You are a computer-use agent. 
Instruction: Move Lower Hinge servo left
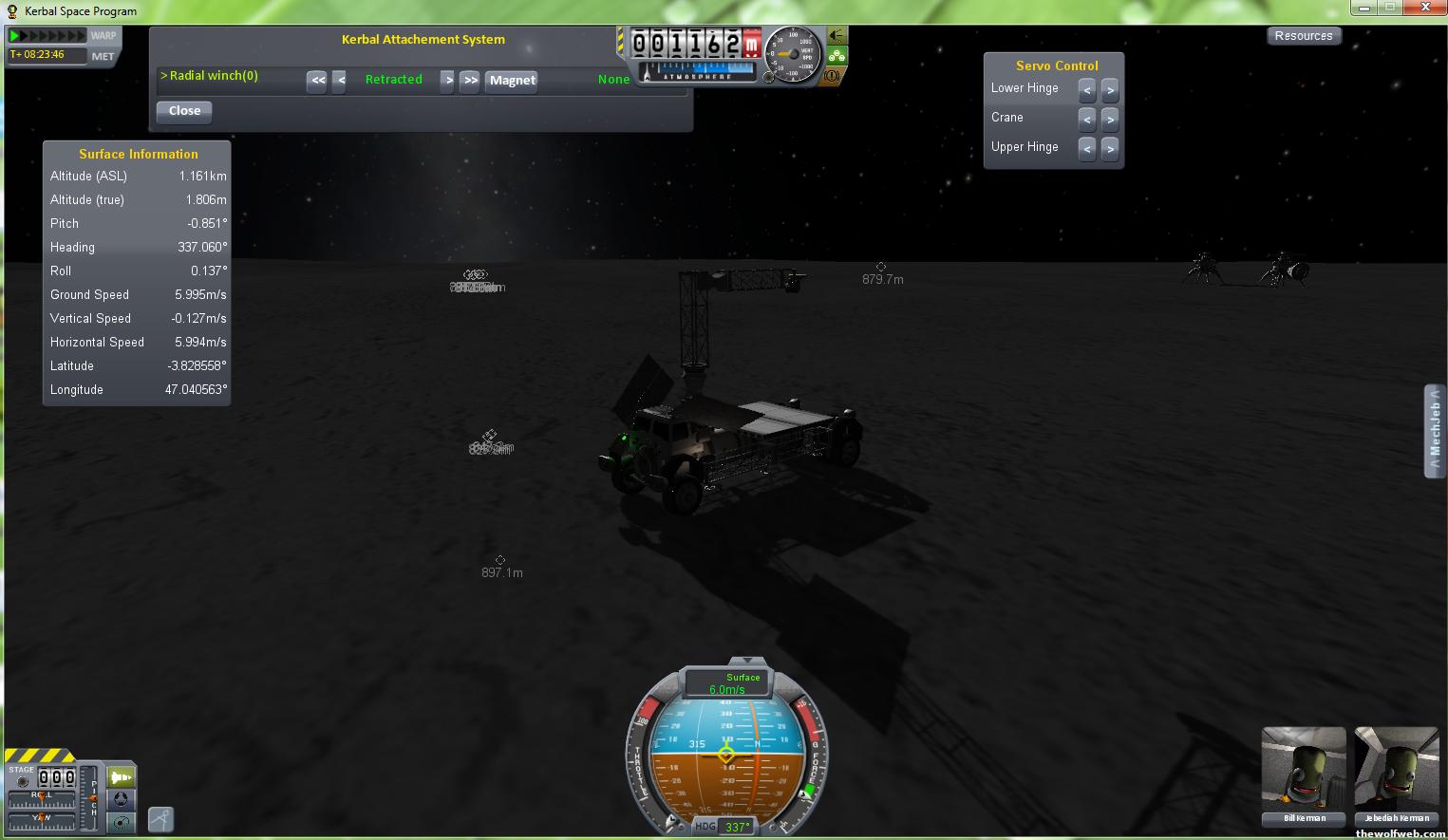[x=1087, y=89]
